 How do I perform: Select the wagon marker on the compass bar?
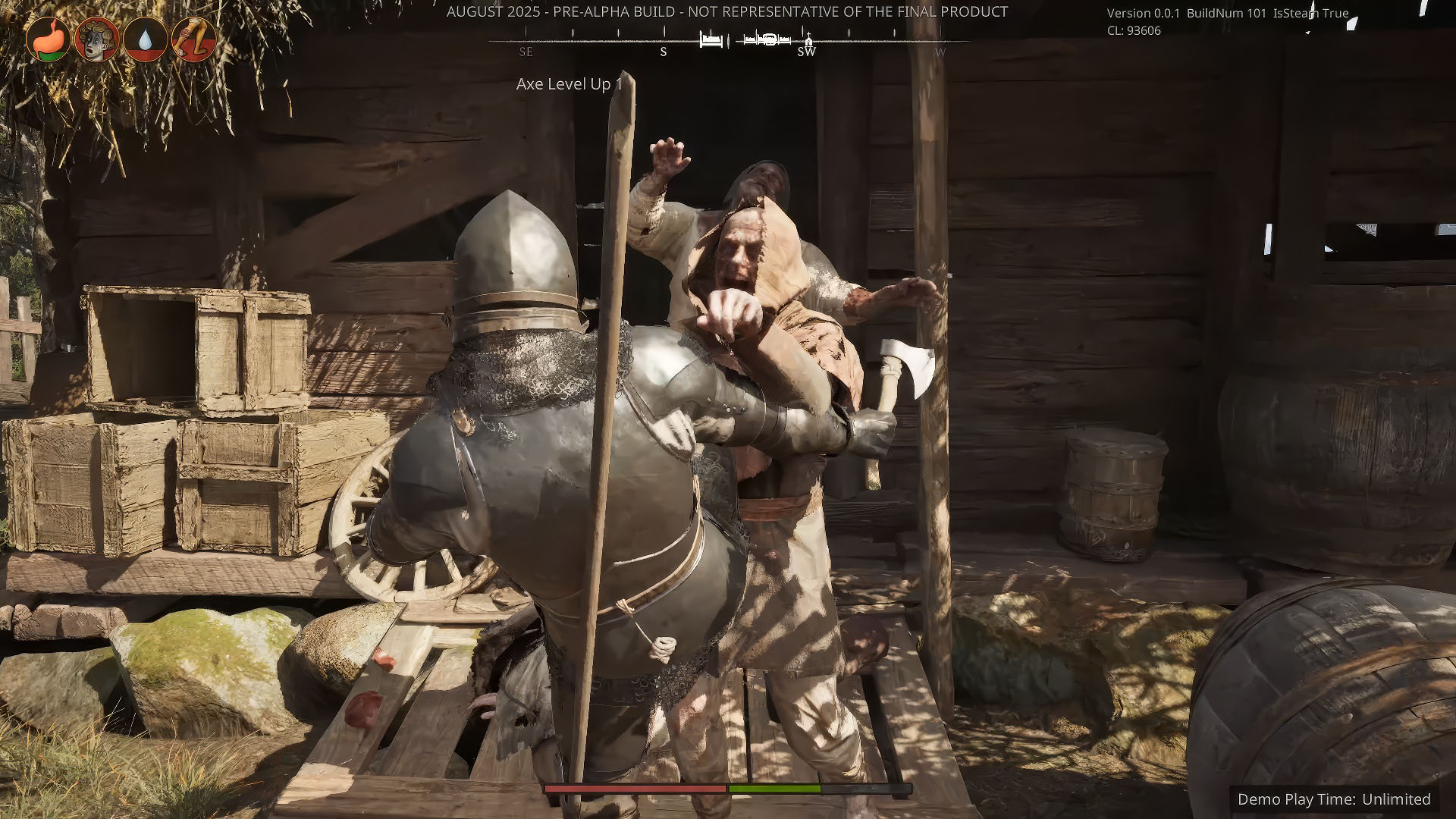[x=769, y=39]
